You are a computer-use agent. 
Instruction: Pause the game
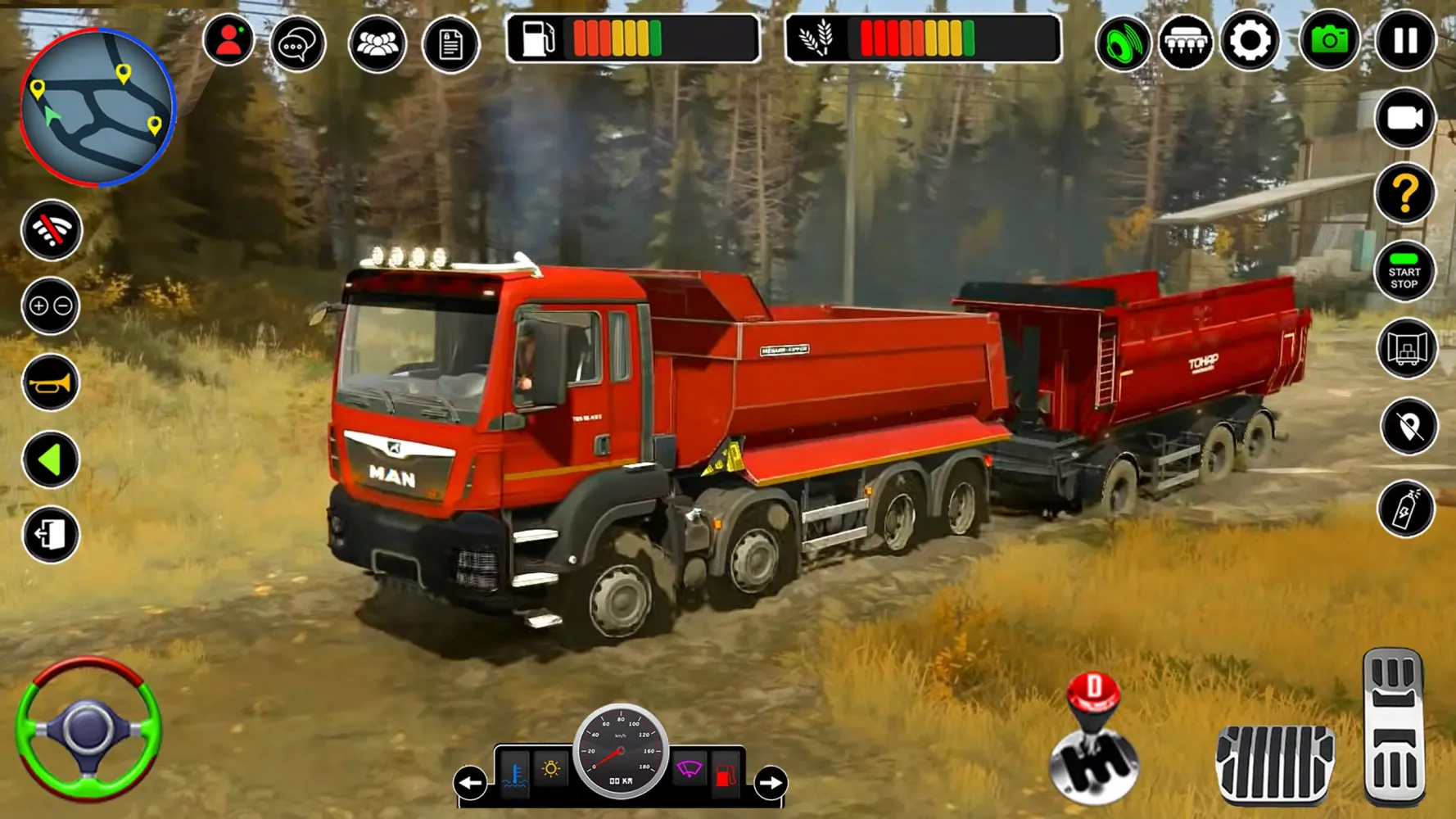pos(1404,38)
